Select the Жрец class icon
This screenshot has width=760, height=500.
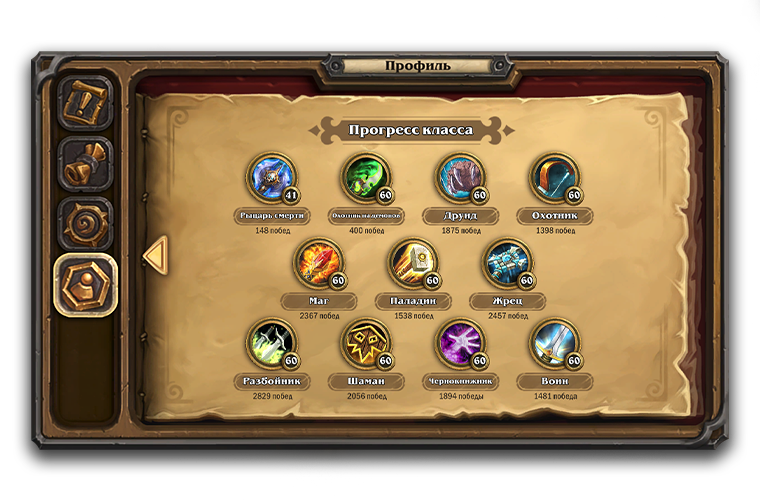pos(507,264)
